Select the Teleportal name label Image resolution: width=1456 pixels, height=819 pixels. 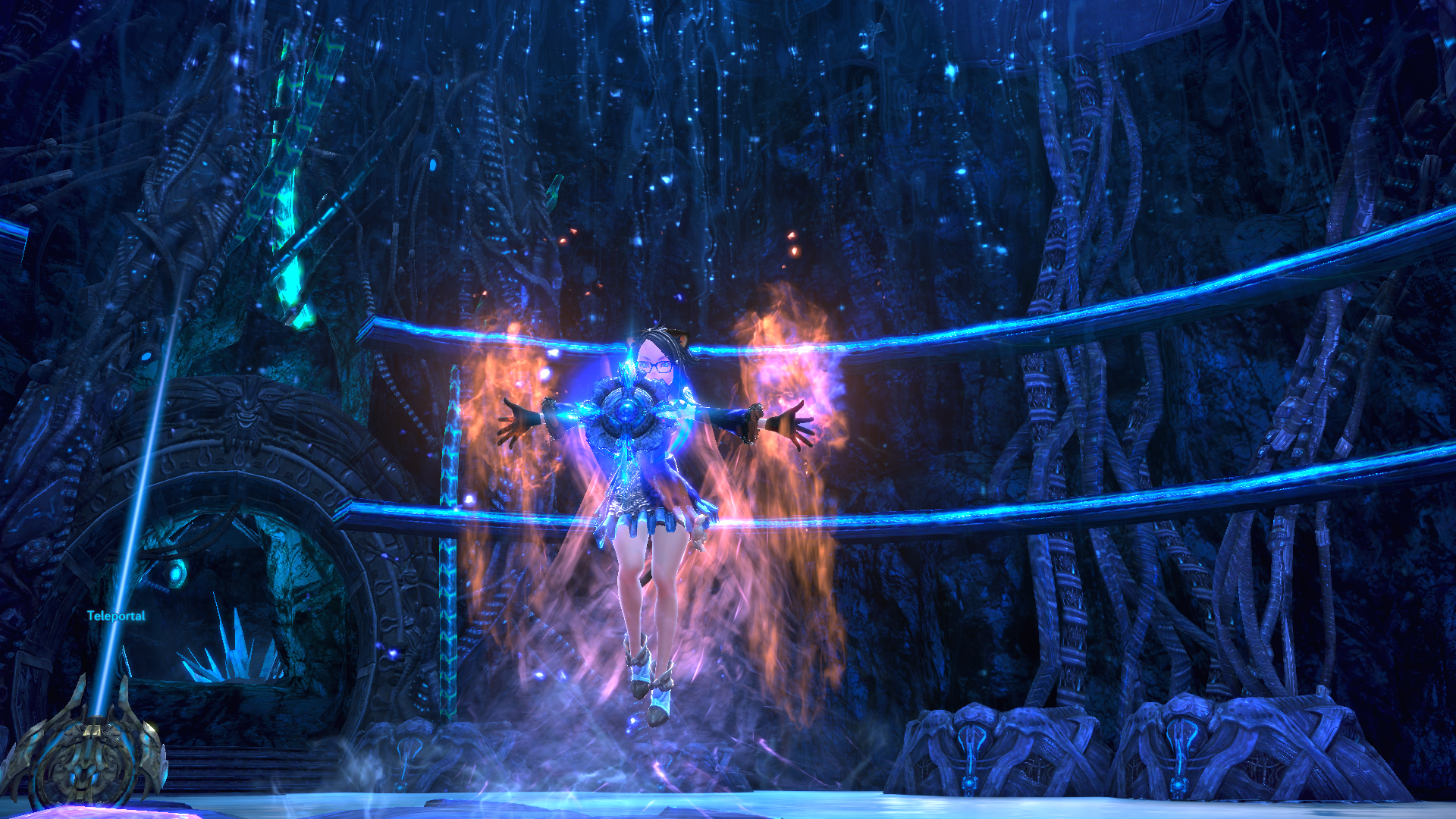tap(116, 616)
